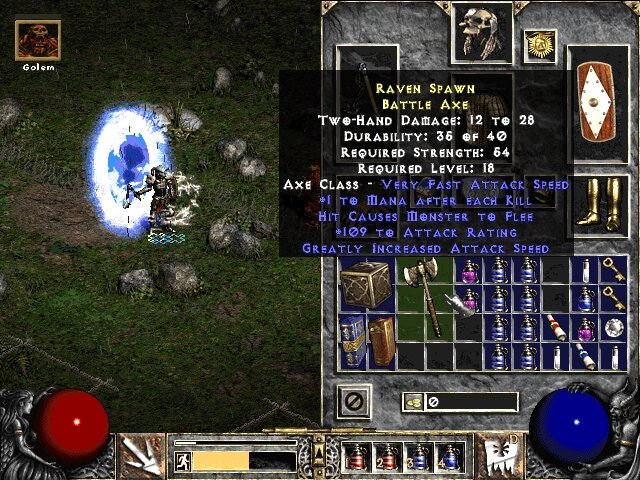The width and height of the screenshot is (640, 480).
Task: Toggle run/walk mode icon
Action: (183, 461)
